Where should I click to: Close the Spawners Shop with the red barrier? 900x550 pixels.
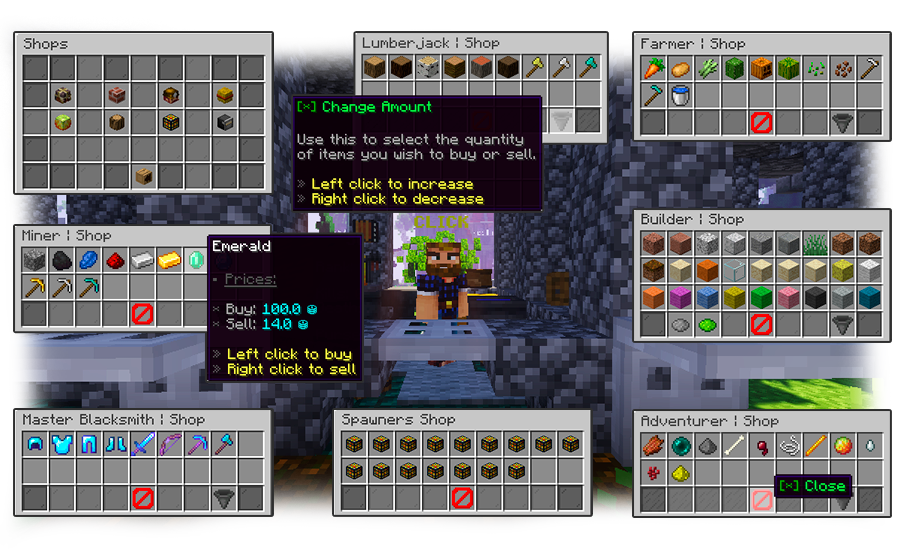[462, 497]
